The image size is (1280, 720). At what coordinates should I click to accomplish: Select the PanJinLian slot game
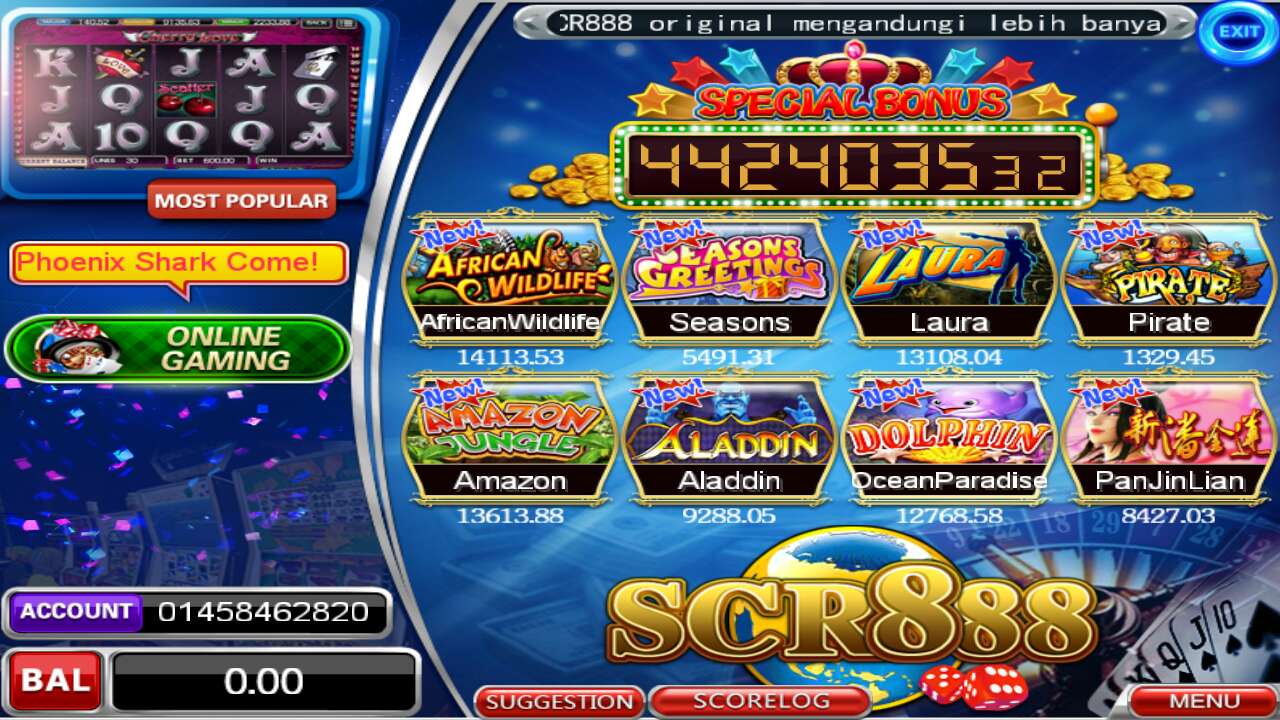tap(1170, 430)
